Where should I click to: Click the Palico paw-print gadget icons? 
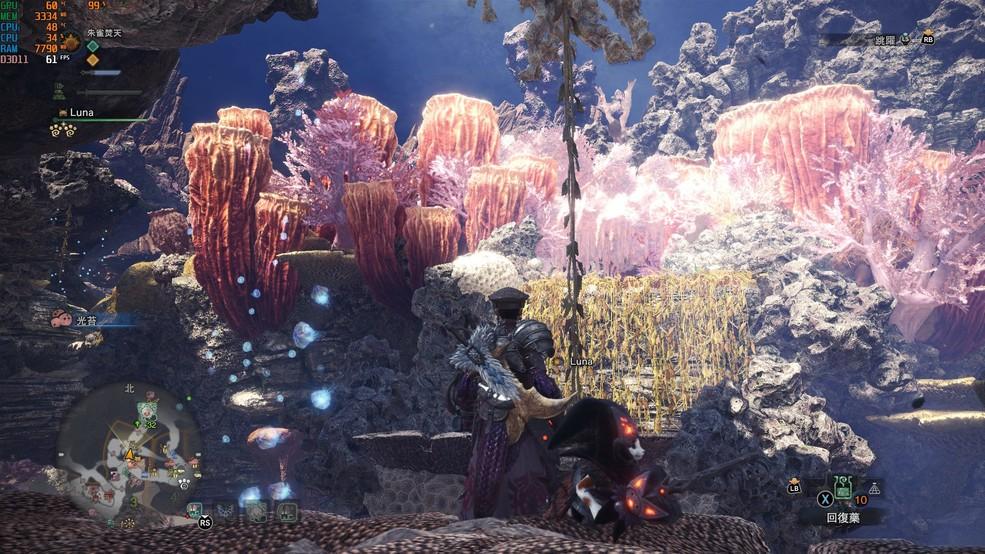63,129
